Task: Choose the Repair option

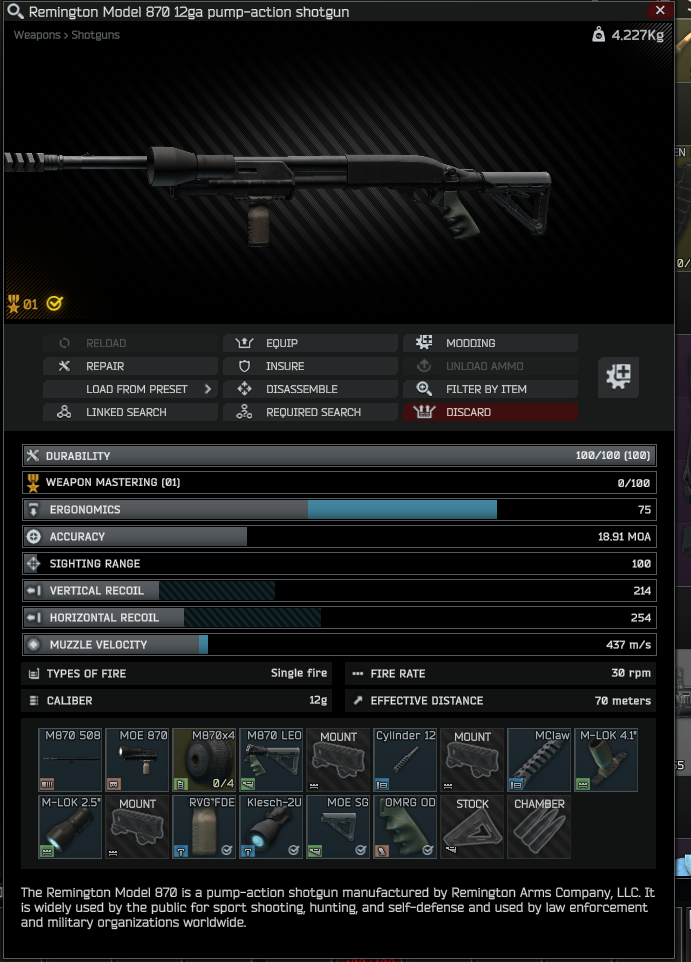Action: coord(129,366)
